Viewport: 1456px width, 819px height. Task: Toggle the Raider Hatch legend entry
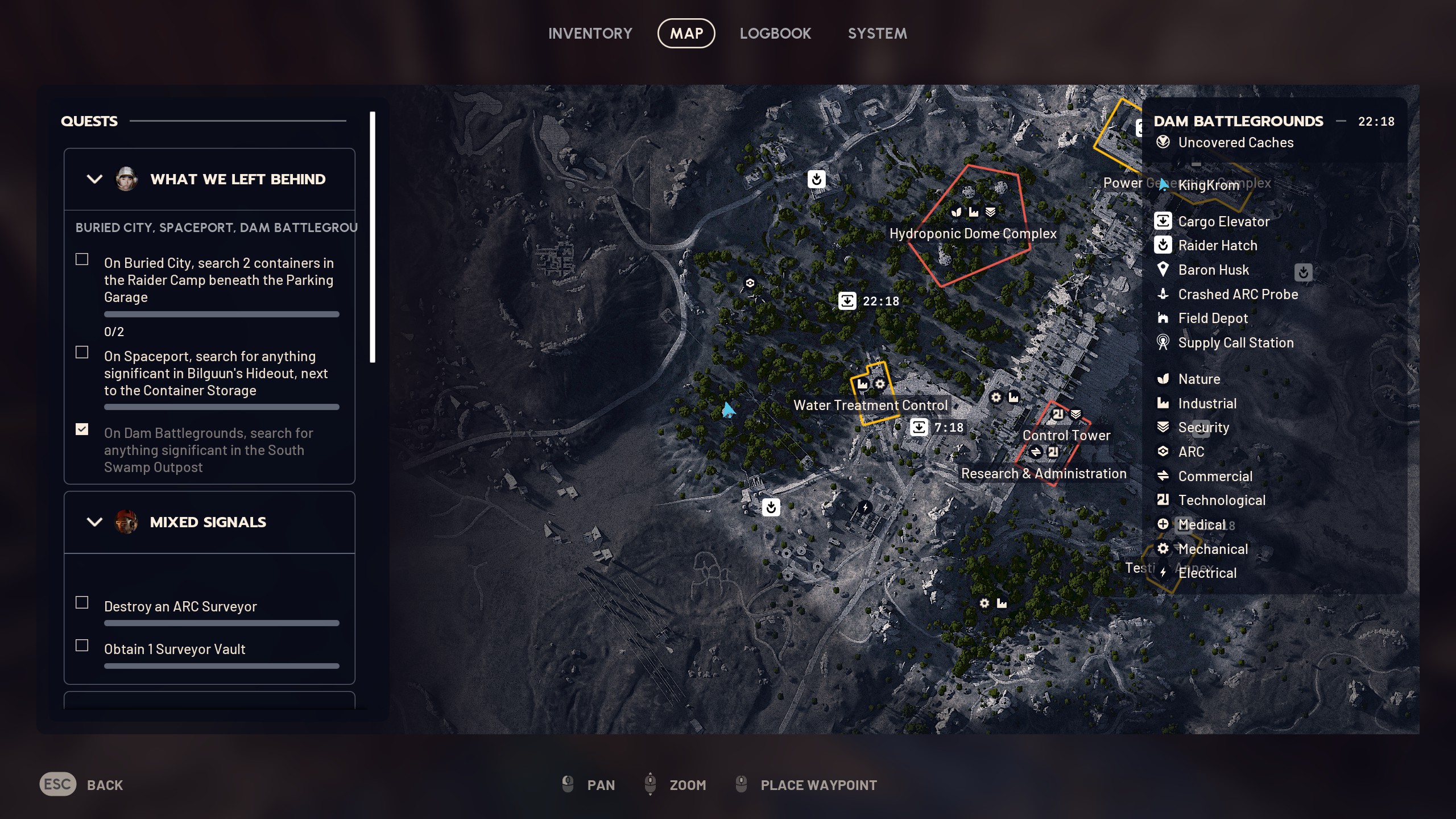click(1217, 246)
